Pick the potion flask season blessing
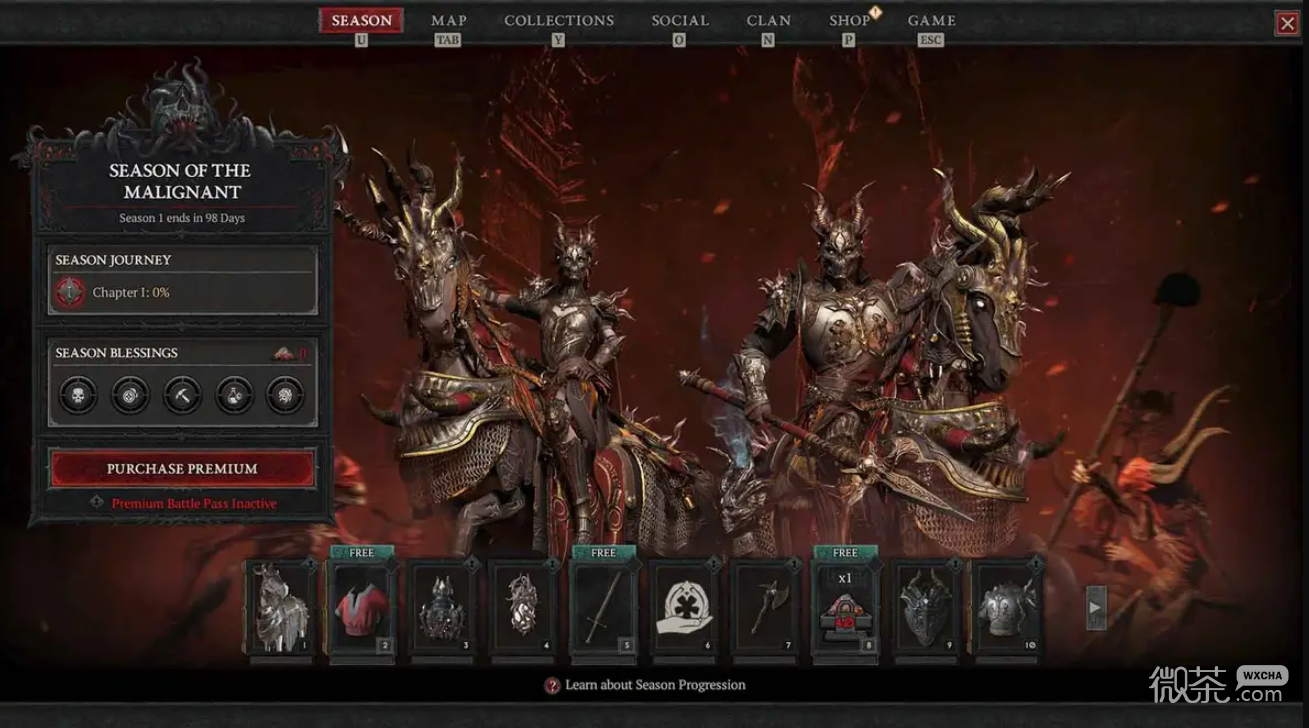The width and height of the screenshot is (1309, 728). click(235, 395)
